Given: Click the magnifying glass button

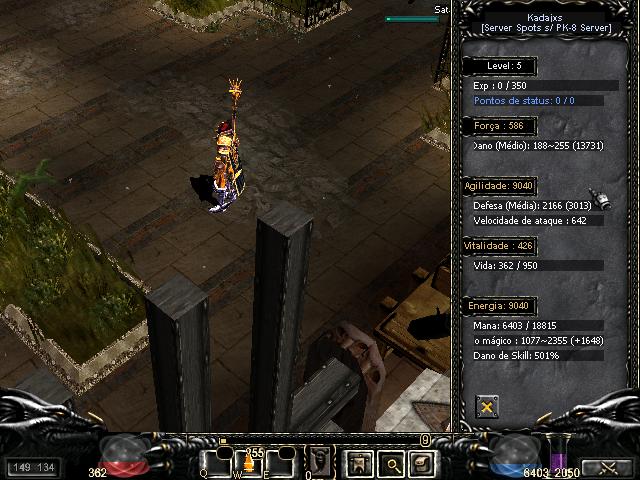Looking at the screenshot, I should 389,463.
